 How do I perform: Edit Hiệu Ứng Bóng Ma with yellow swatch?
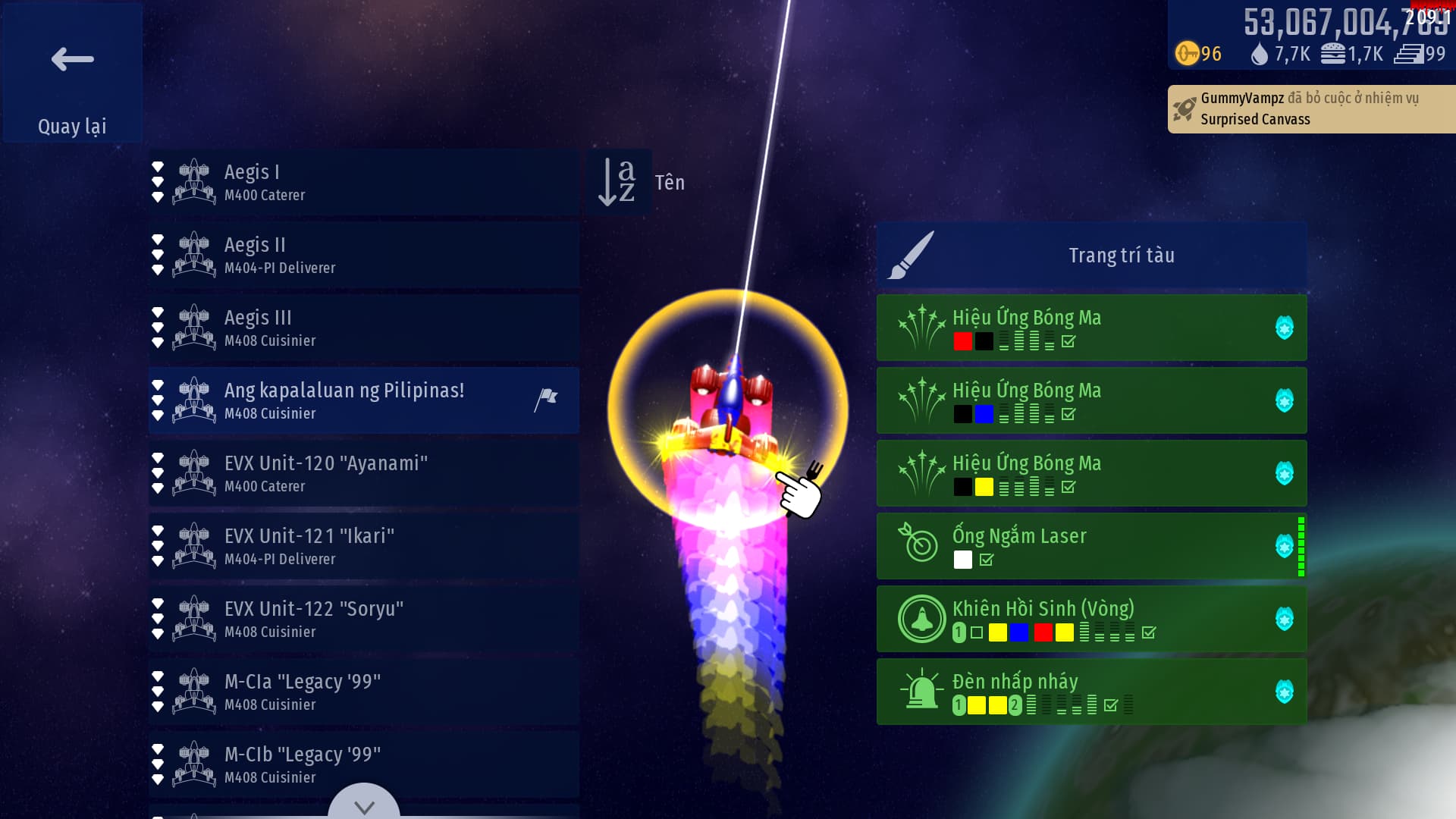click(1091, 473)
